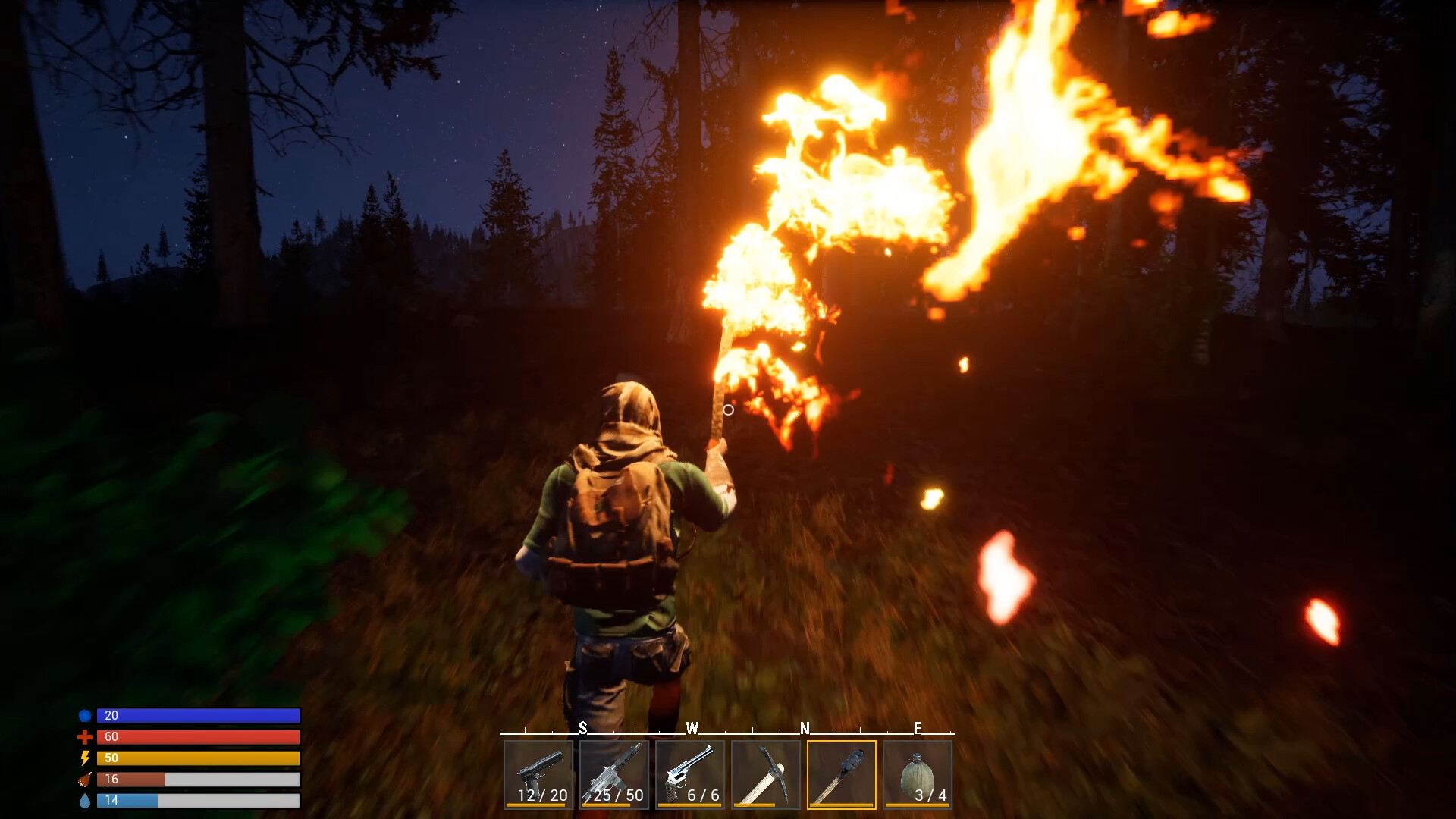Image resolution: width=1456 pixels, height=819 pixels.
Task: Select the submachine gun hotbar slot
Action: pyautogui.click(x=614, y=773)
